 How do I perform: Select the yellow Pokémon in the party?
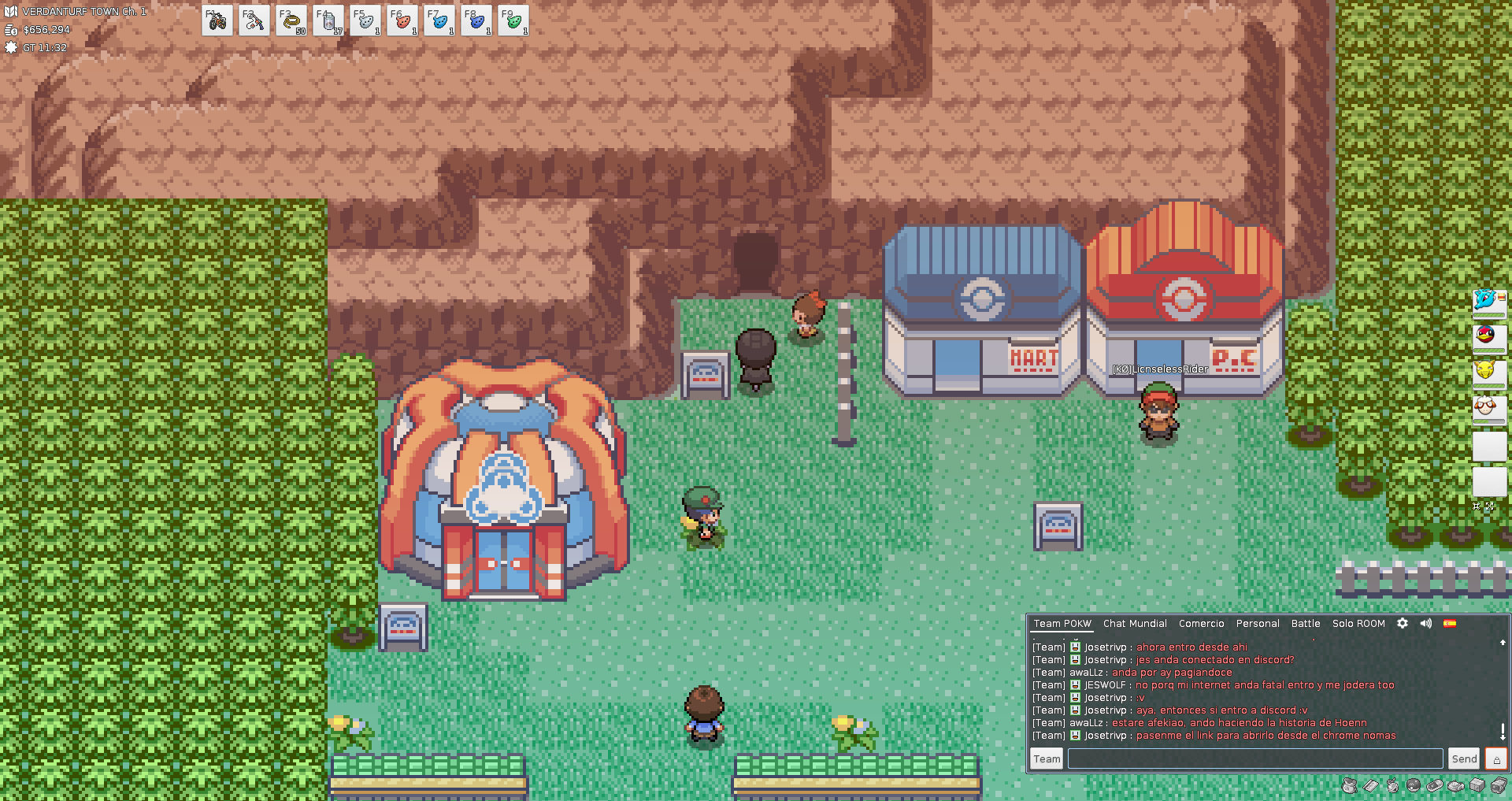pos(1488,370)
